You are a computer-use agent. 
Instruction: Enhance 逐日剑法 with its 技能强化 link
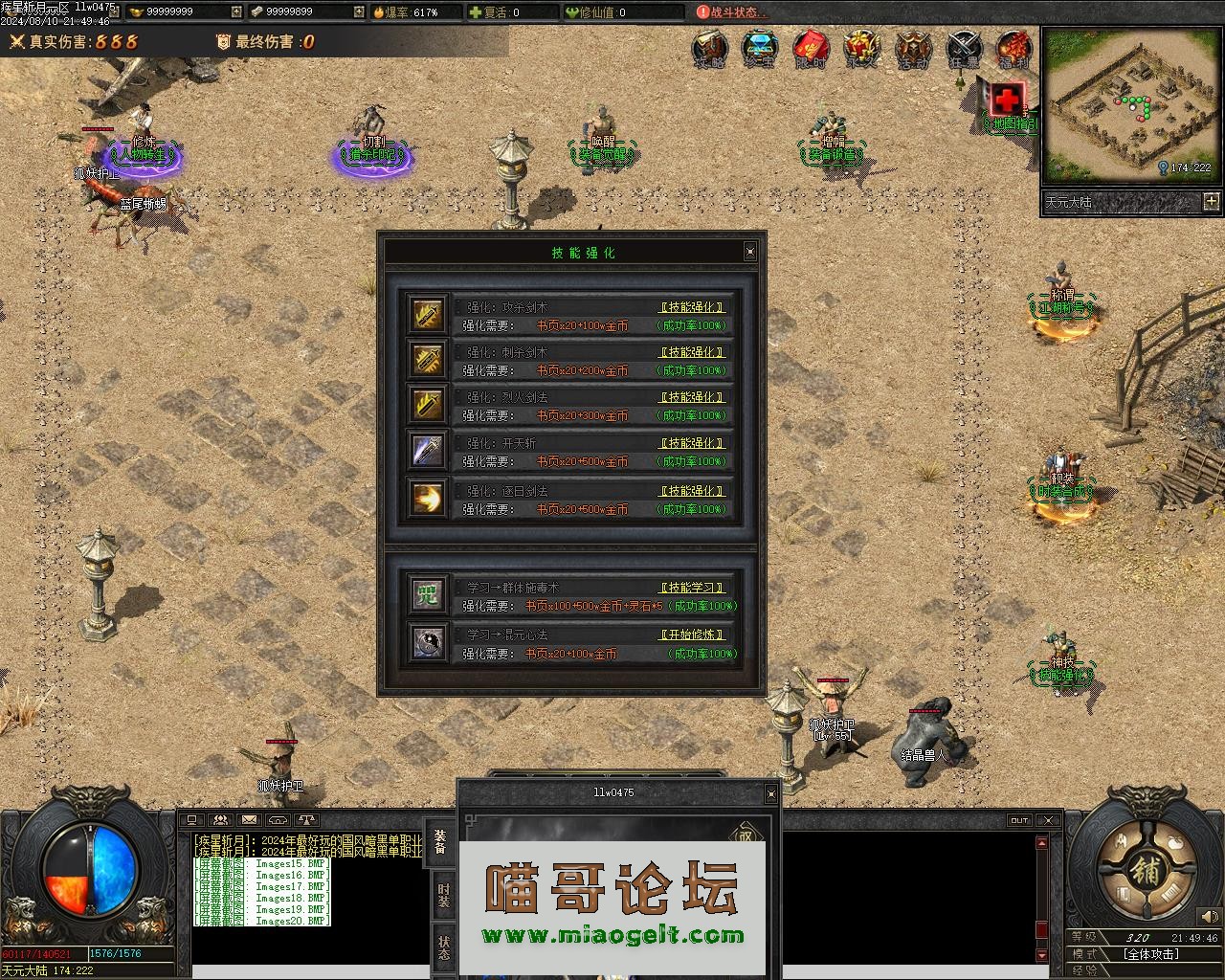693,491
